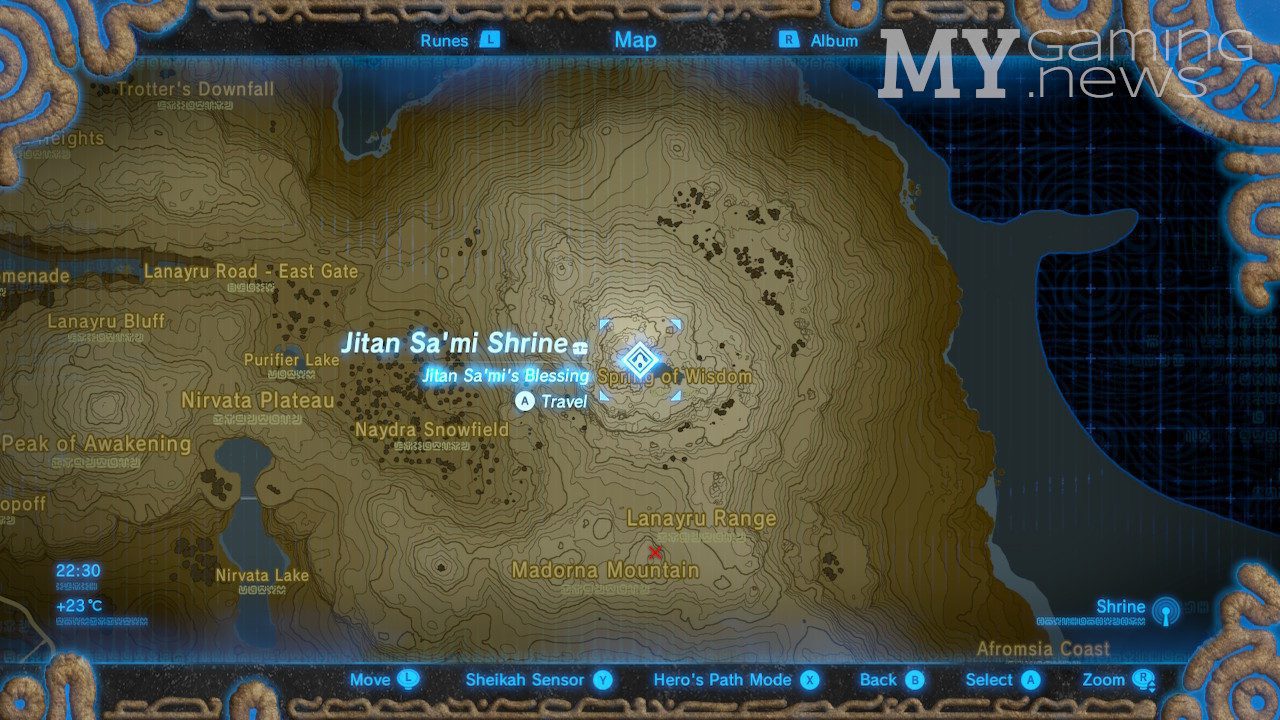This screenshot has height=720, width=1280.
Task: Open the Album panel
Action: (836, 40)
